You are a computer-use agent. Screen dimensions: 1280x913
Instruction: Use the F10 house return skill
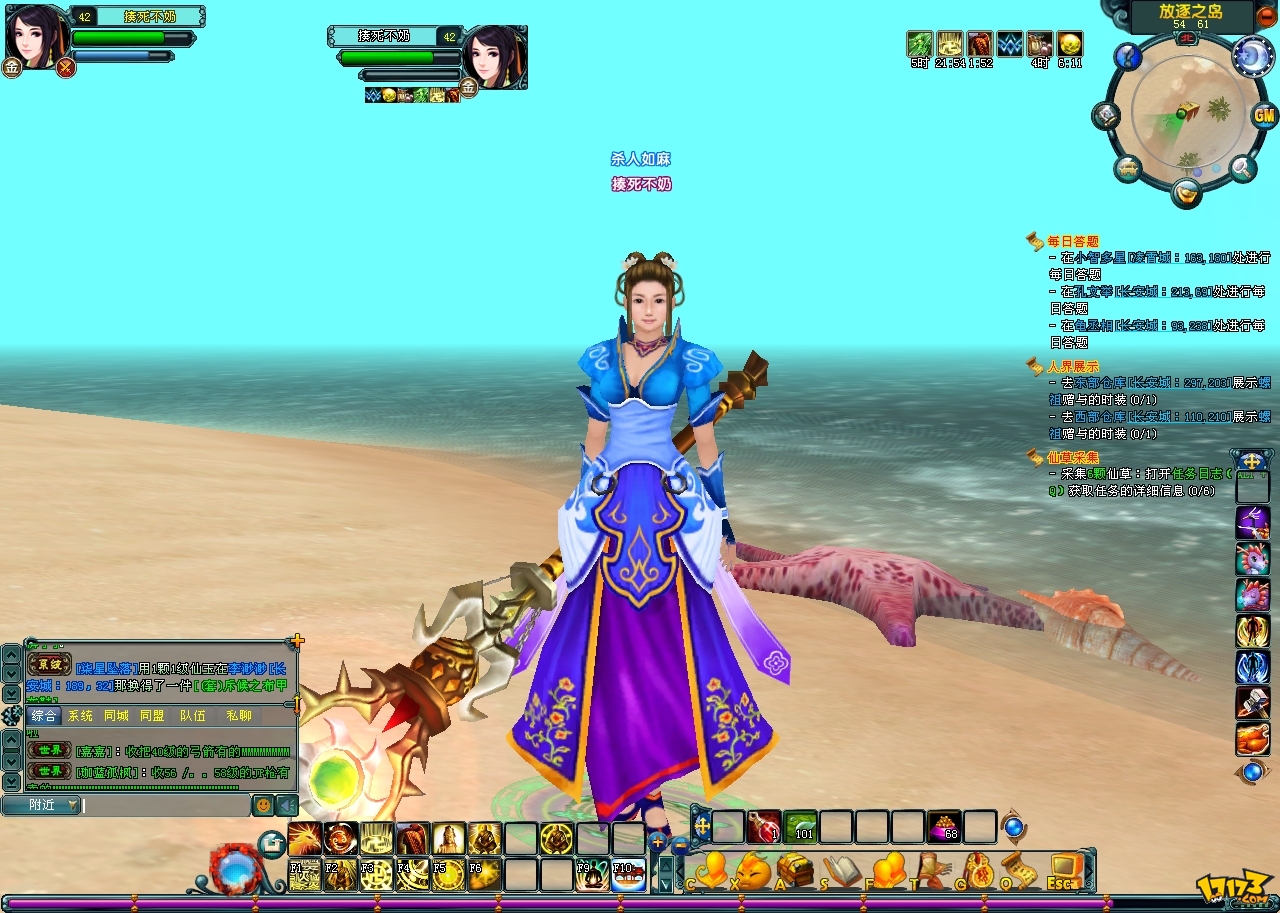click(x=629, y=875)
